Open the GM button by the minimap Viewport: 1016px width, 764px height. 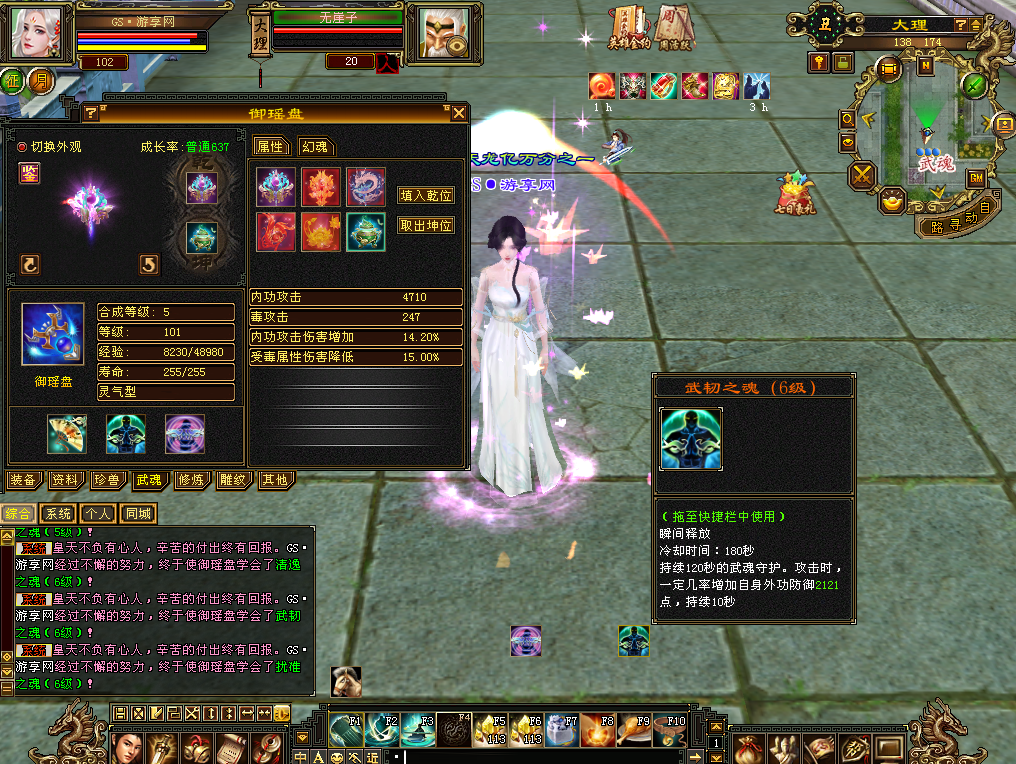pos(975,178)
